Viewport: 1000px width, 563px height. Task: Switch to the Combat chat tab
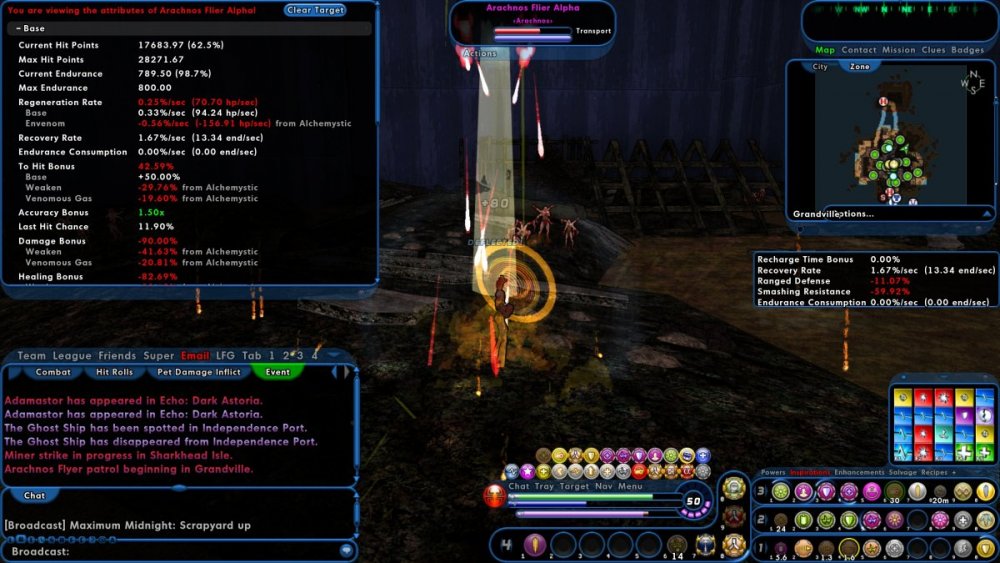52,372
